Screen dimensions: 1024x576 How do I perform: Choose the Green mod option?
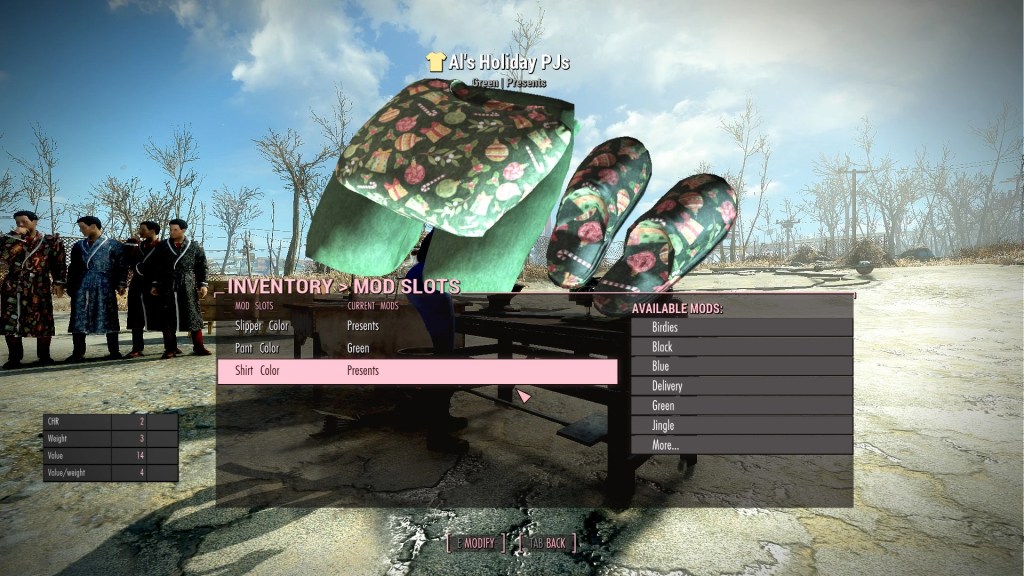point(741,406)
